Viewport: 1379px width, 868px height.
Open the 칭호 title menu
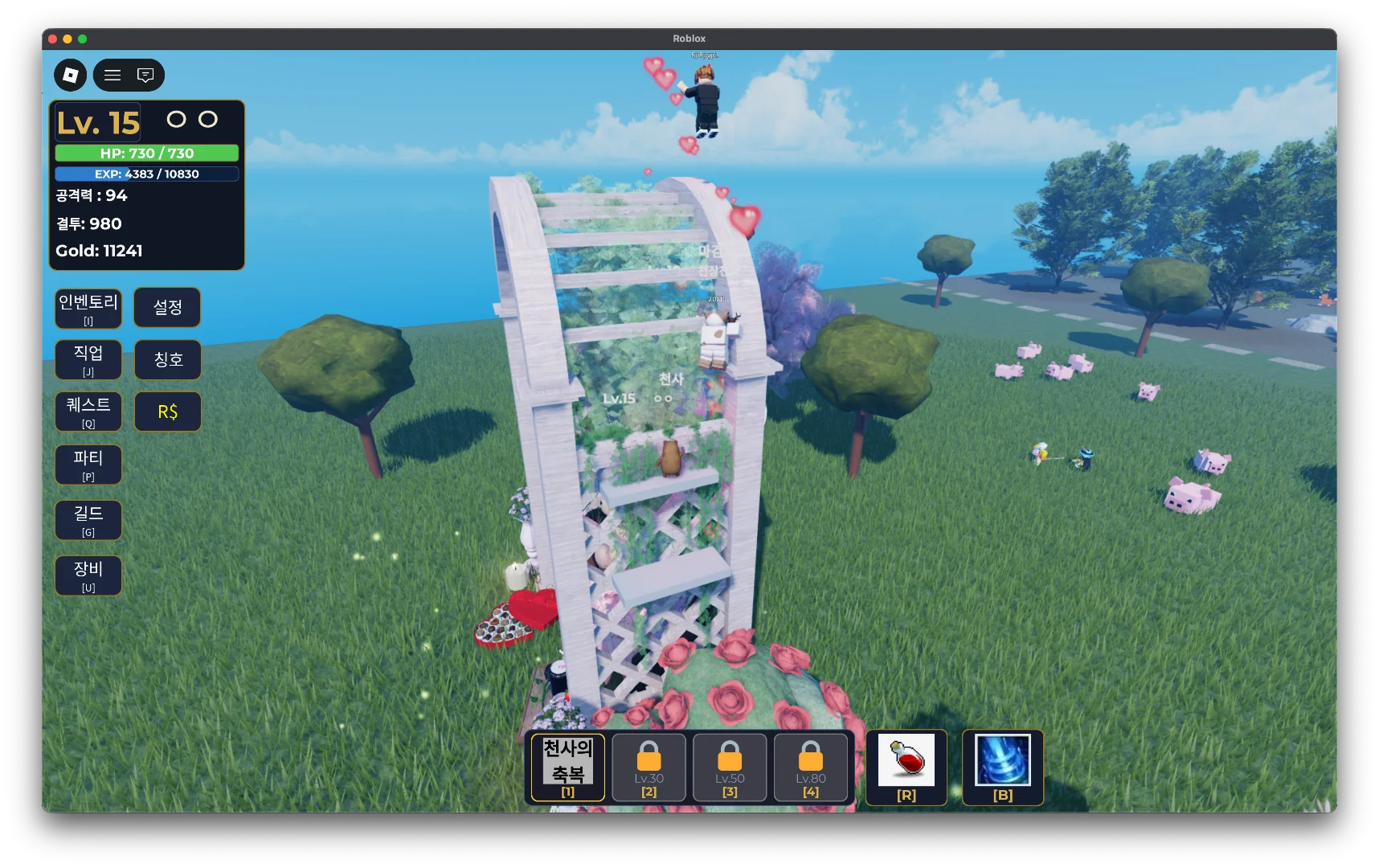pos(167,359)
